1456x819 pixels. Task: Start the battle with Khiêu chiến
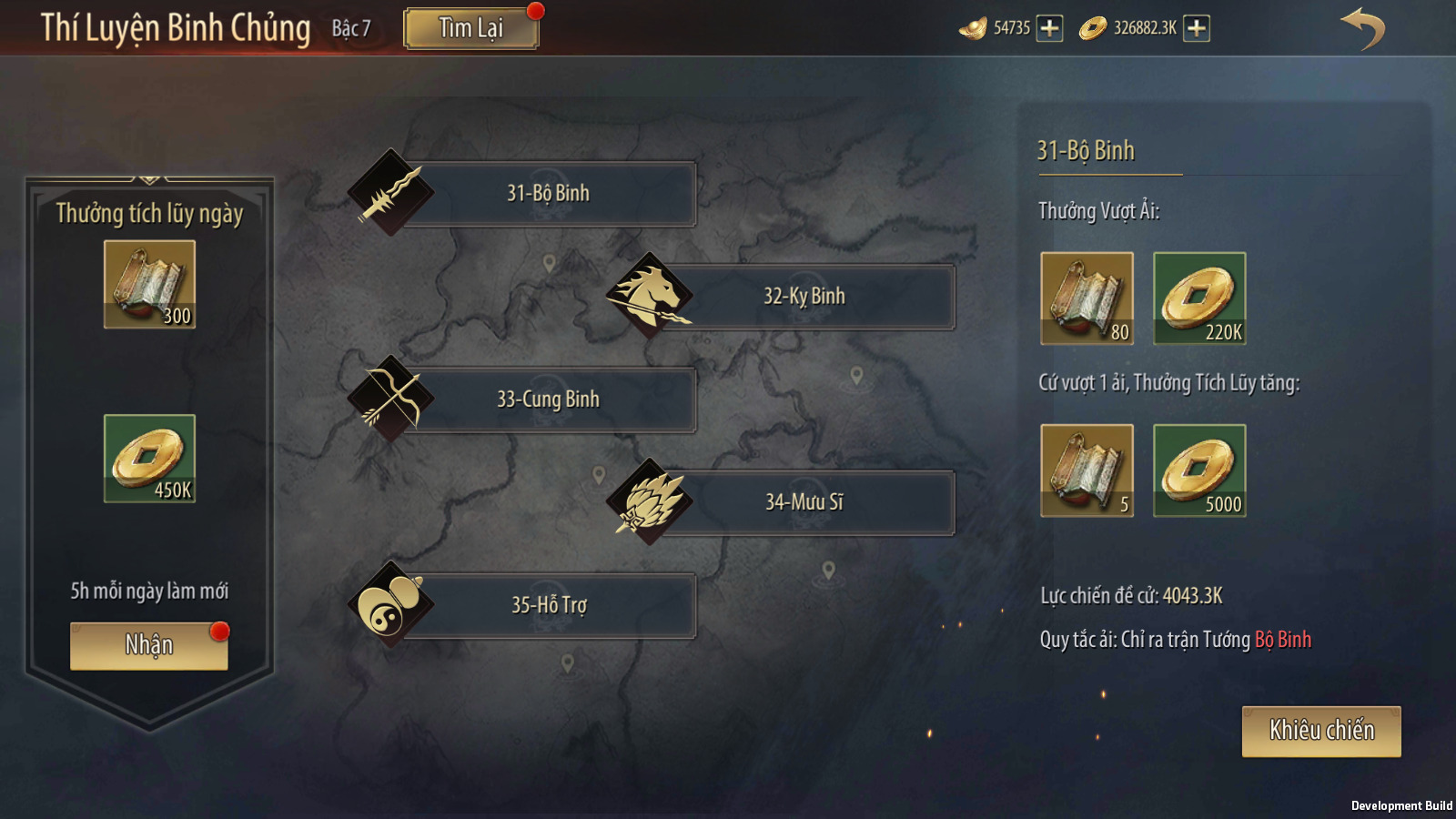click(1321, 732)
